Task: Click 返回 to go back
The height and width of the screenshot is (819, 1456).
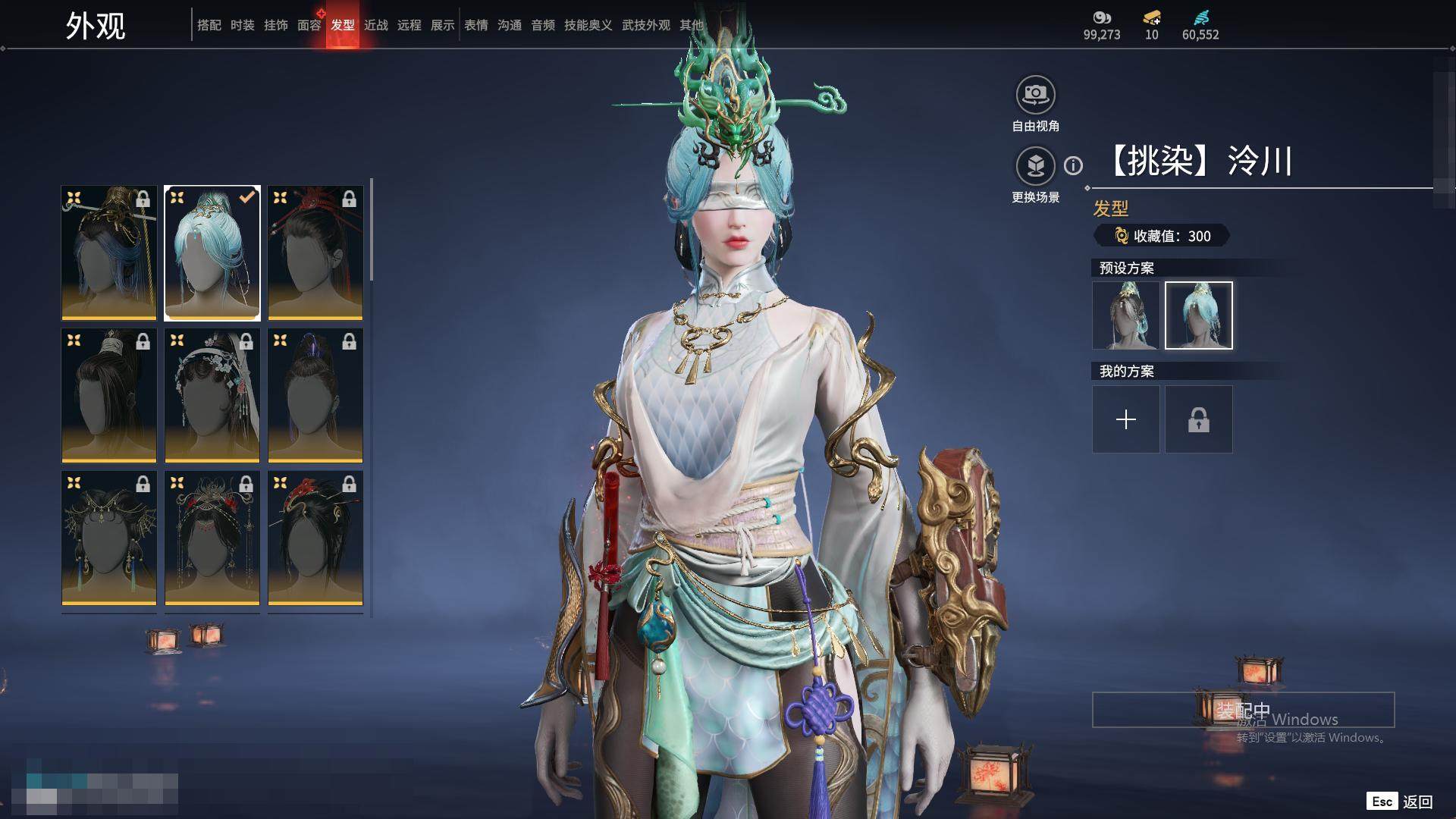Action: [1417, 802]
